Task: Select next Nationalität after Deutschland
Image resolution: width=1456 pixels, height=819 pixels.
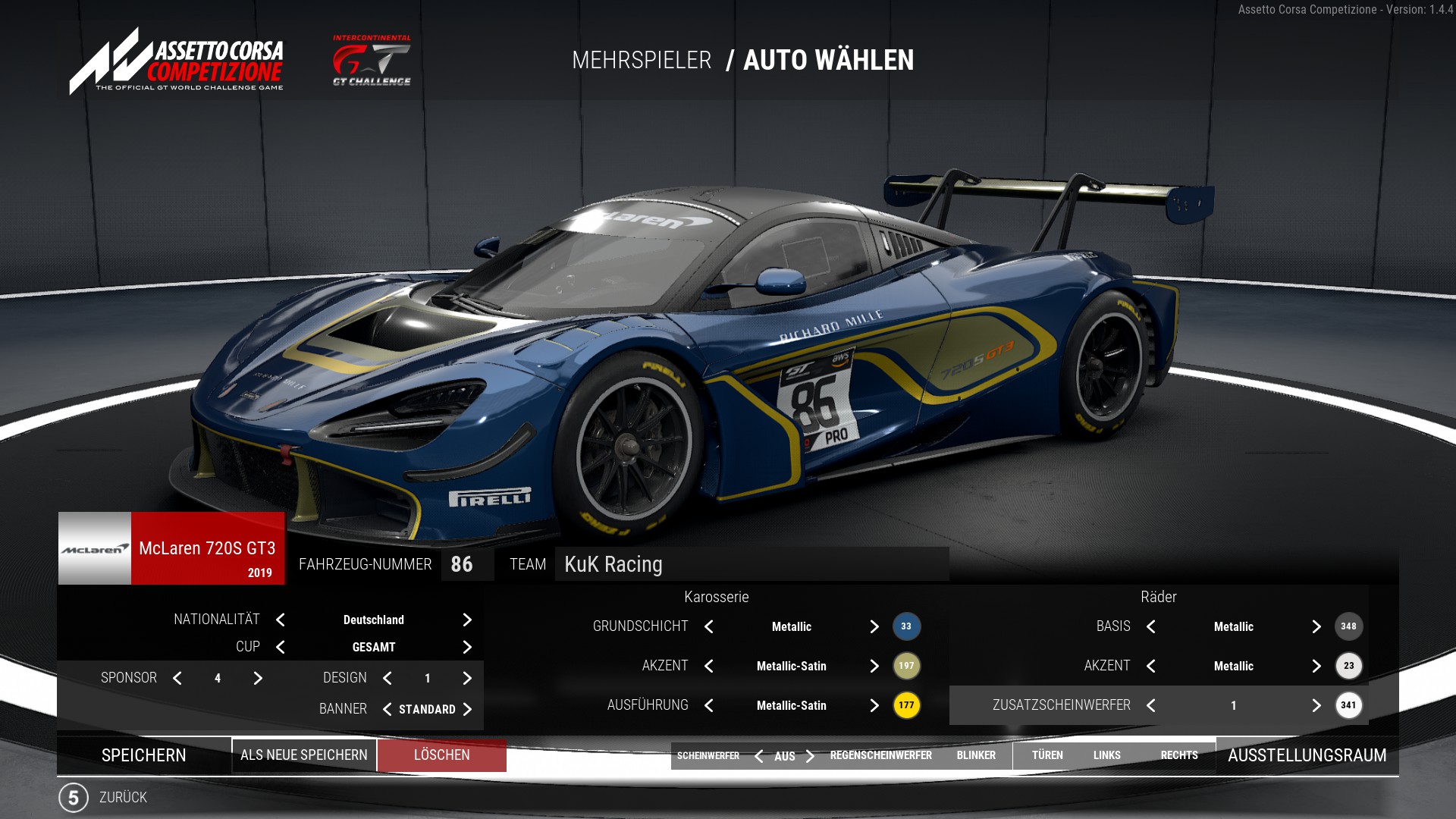Action: [x=467, y=620]
